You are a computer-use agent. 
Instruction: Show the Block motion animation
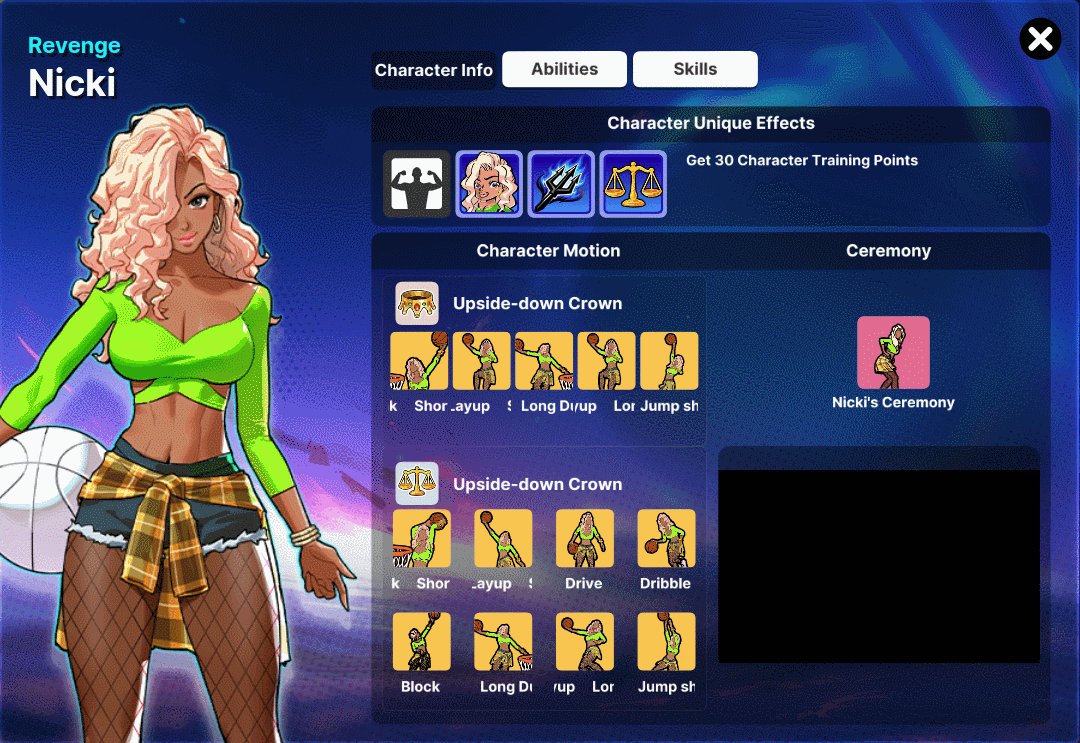[421, 642]
